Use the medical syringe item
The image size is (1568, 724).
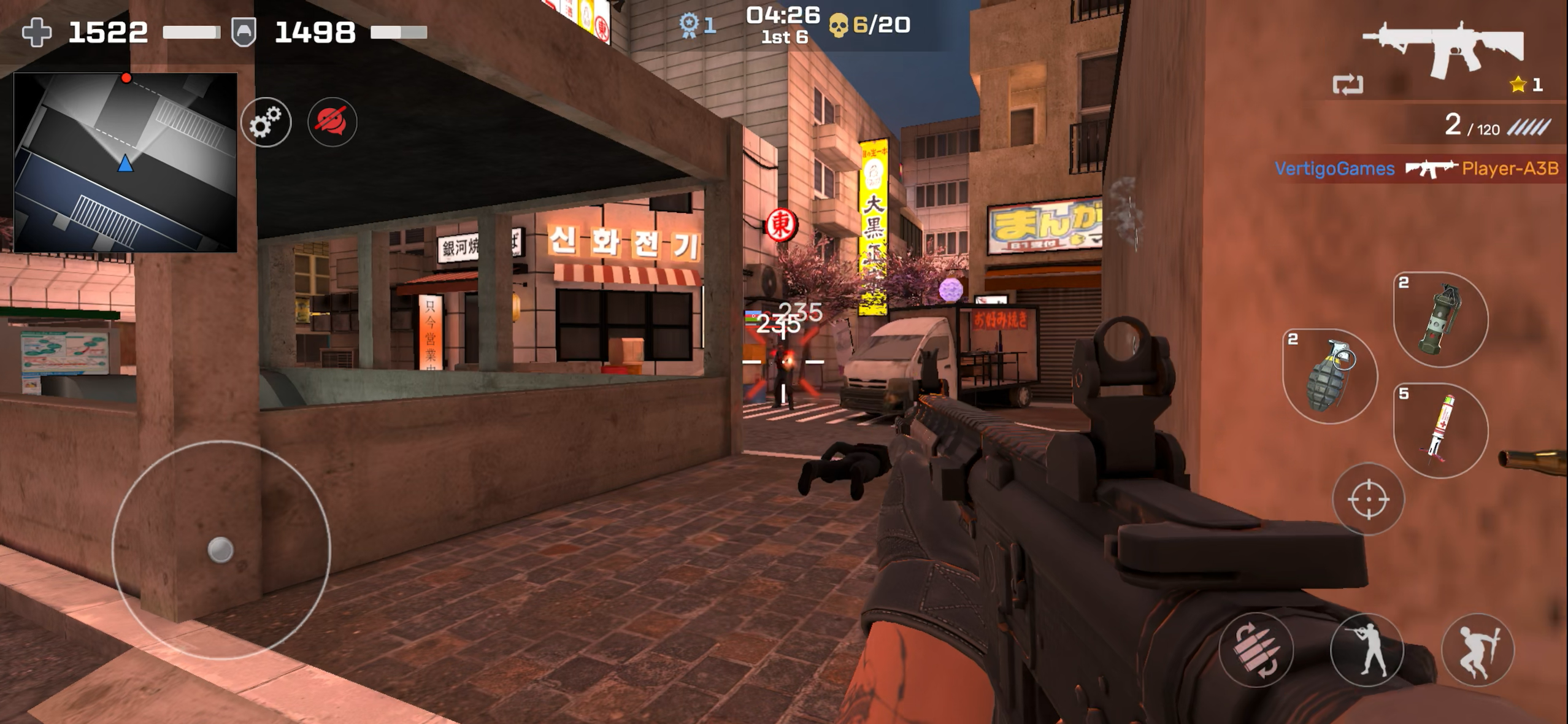click(x=1440, y=430)
